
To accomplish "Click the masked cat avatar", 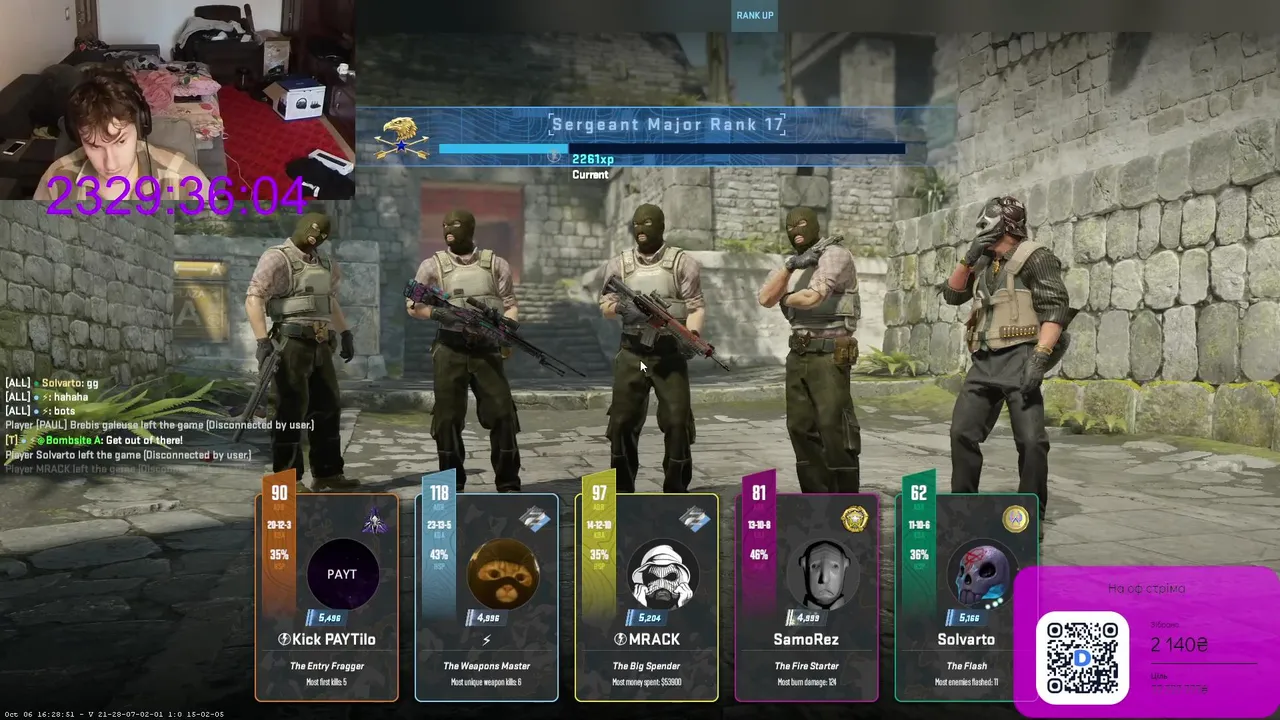I will (503, 575).
